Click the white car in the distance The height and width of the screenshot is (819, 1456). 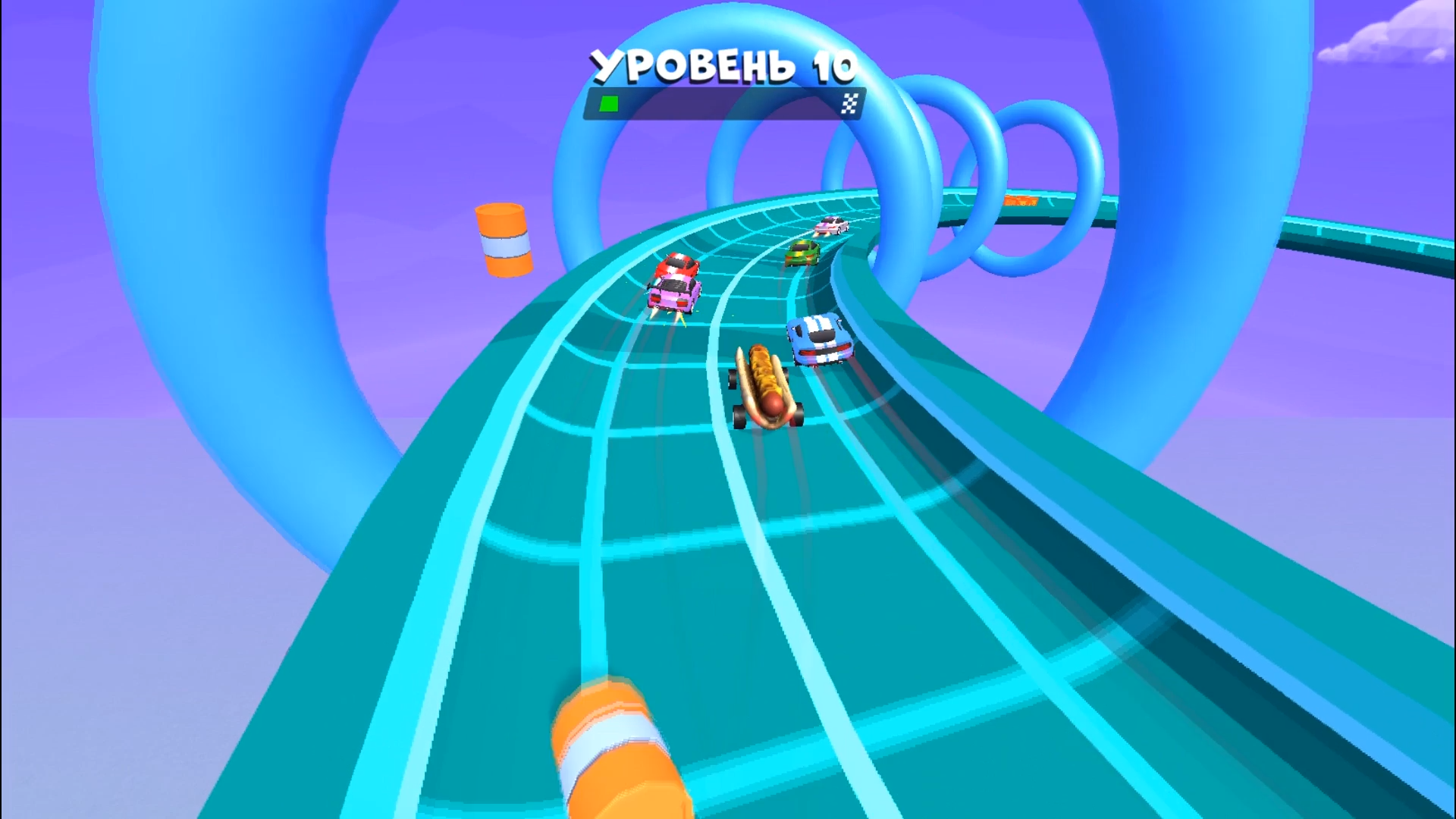click(x=832, y=226)
